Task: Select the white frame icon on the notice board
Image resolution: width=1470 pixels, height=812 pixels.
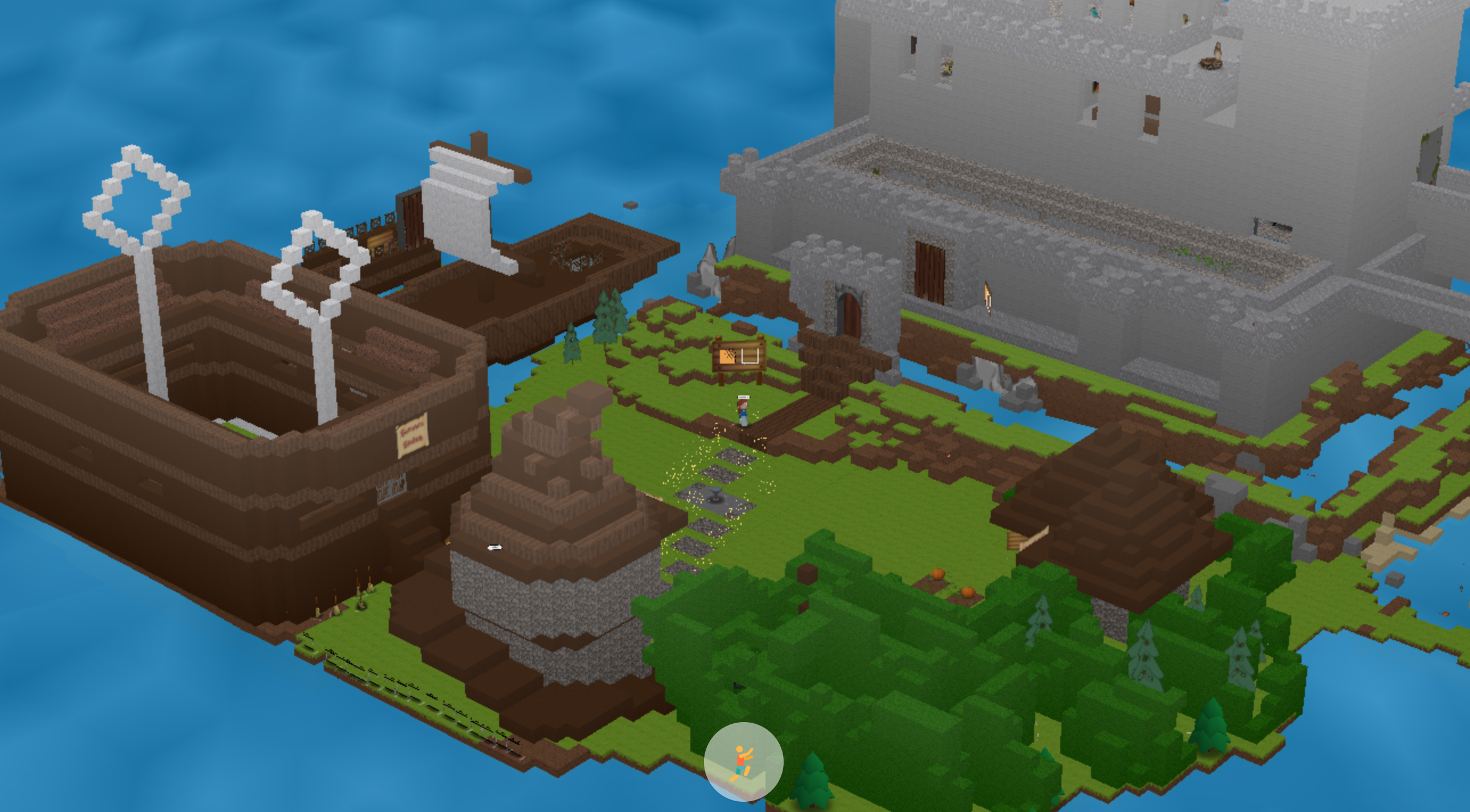Action: point(751,356)
